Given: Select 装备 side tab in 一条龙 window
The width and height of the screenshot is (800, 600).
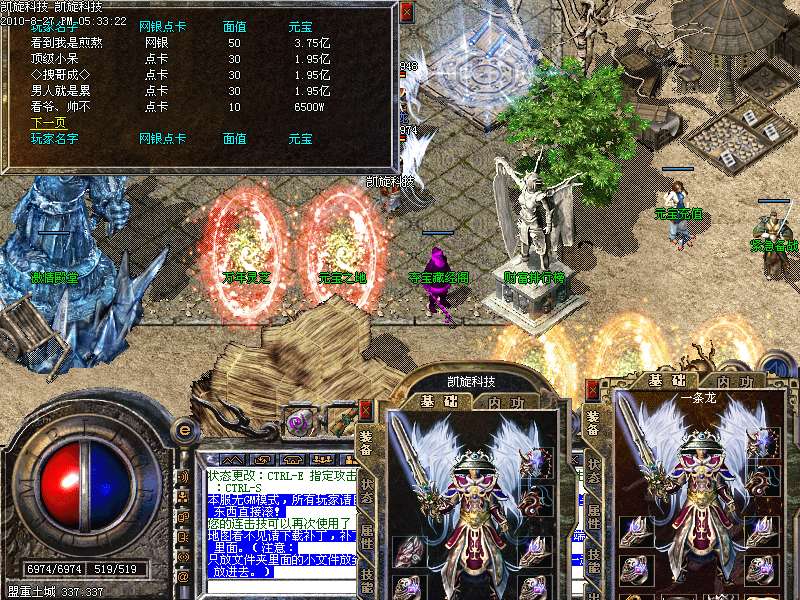Looking at the screenshot, I should pyautogui.click(x=593, y=423).
